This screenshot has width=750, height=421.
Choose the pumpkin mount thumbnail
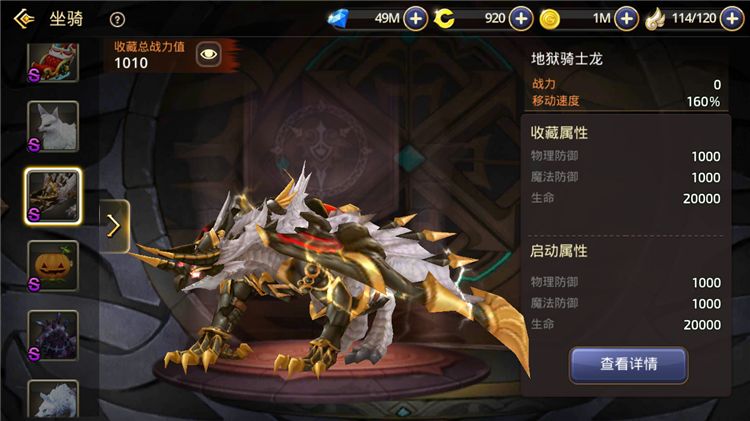coord(53,266)
